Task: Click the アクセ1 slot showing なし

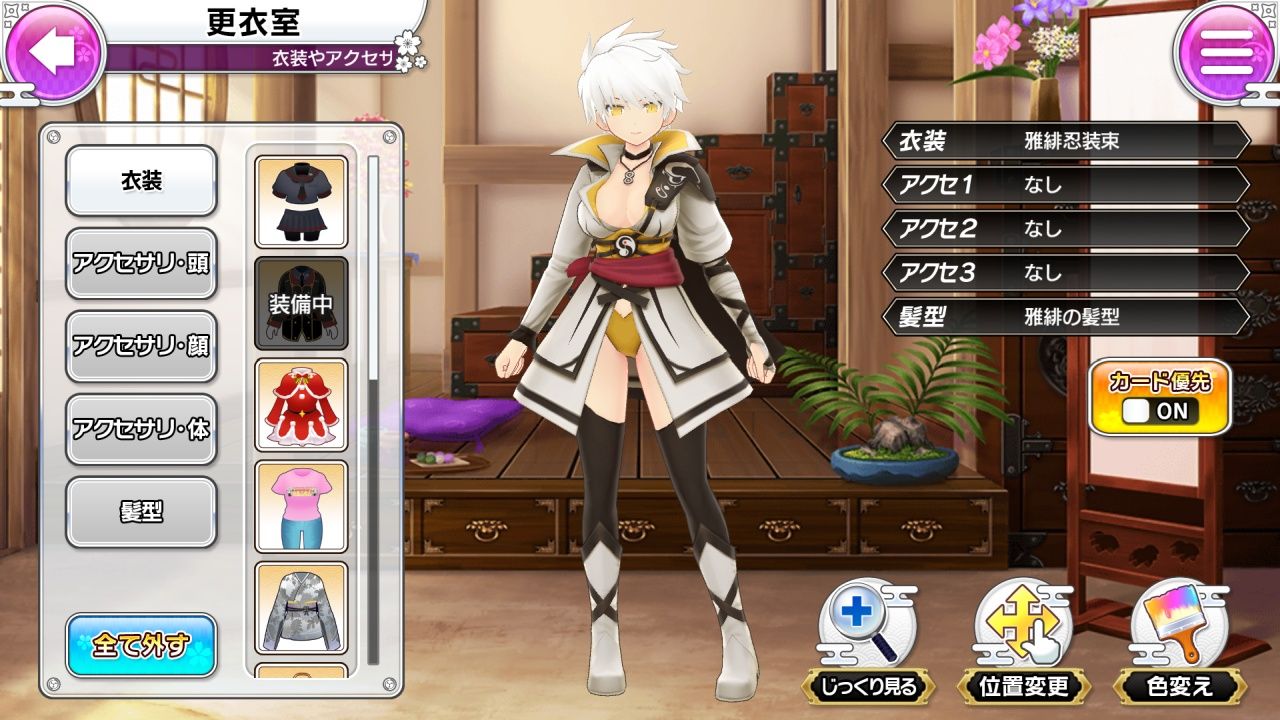Action: 1060,184
